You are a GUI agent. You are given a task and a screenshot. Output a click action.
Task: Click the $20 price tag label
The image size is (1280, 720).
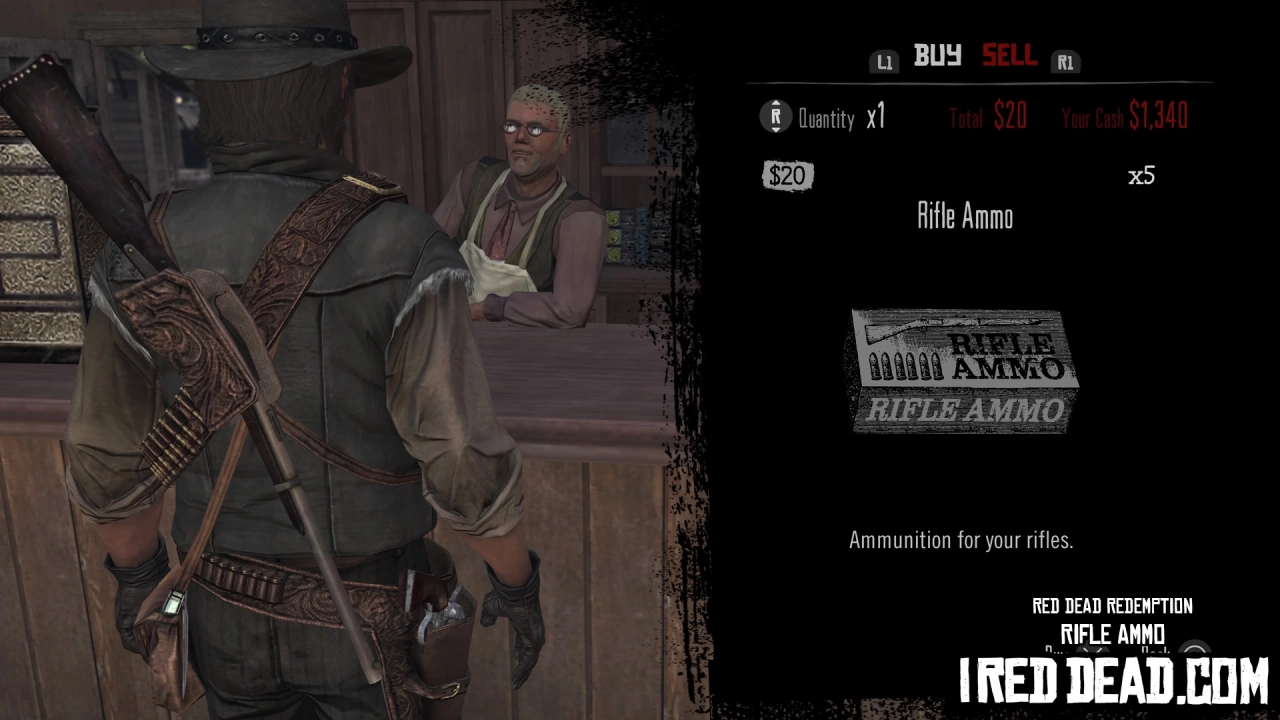coord(786,176)
